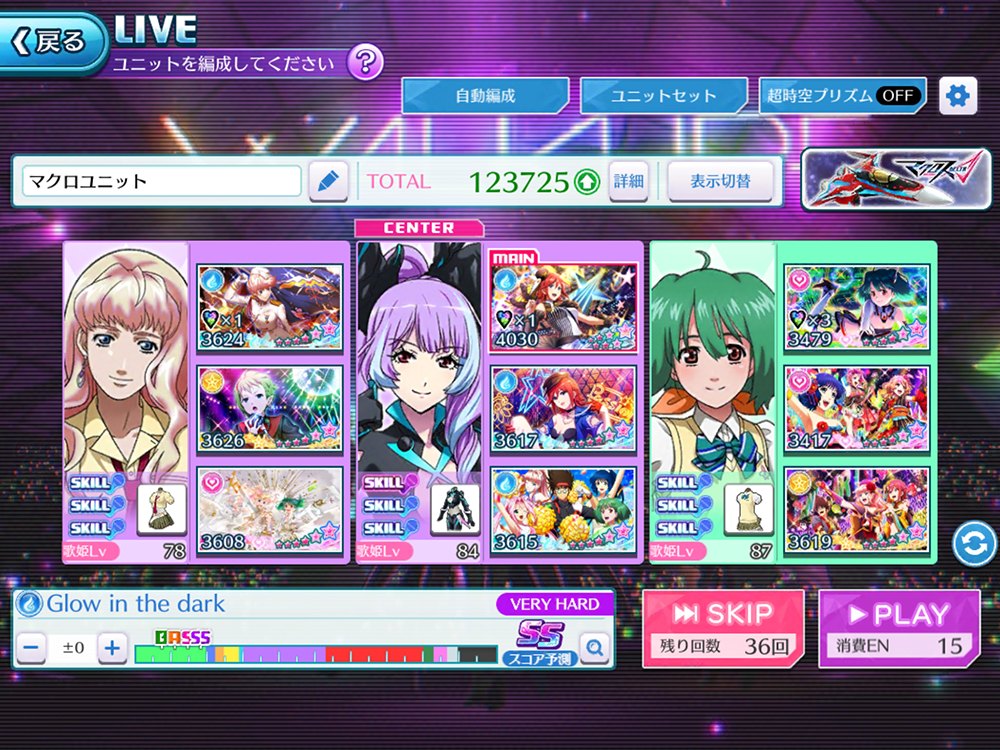Viewport: 1000px width, 750px height.
Task: Select the MAIN card with 4030 power
Action: [563, 307]
